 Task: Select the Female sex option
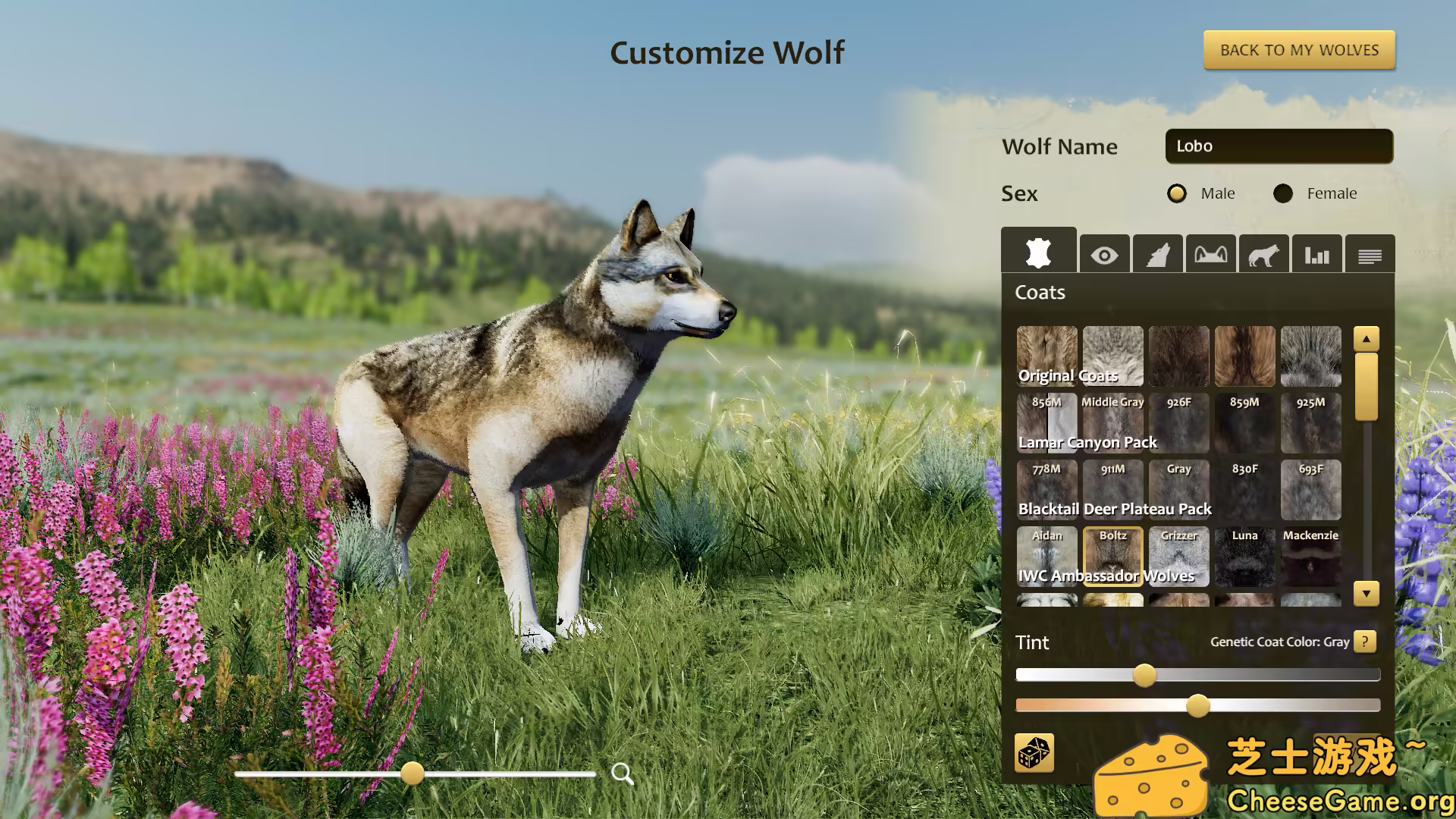coord(1282,193)
